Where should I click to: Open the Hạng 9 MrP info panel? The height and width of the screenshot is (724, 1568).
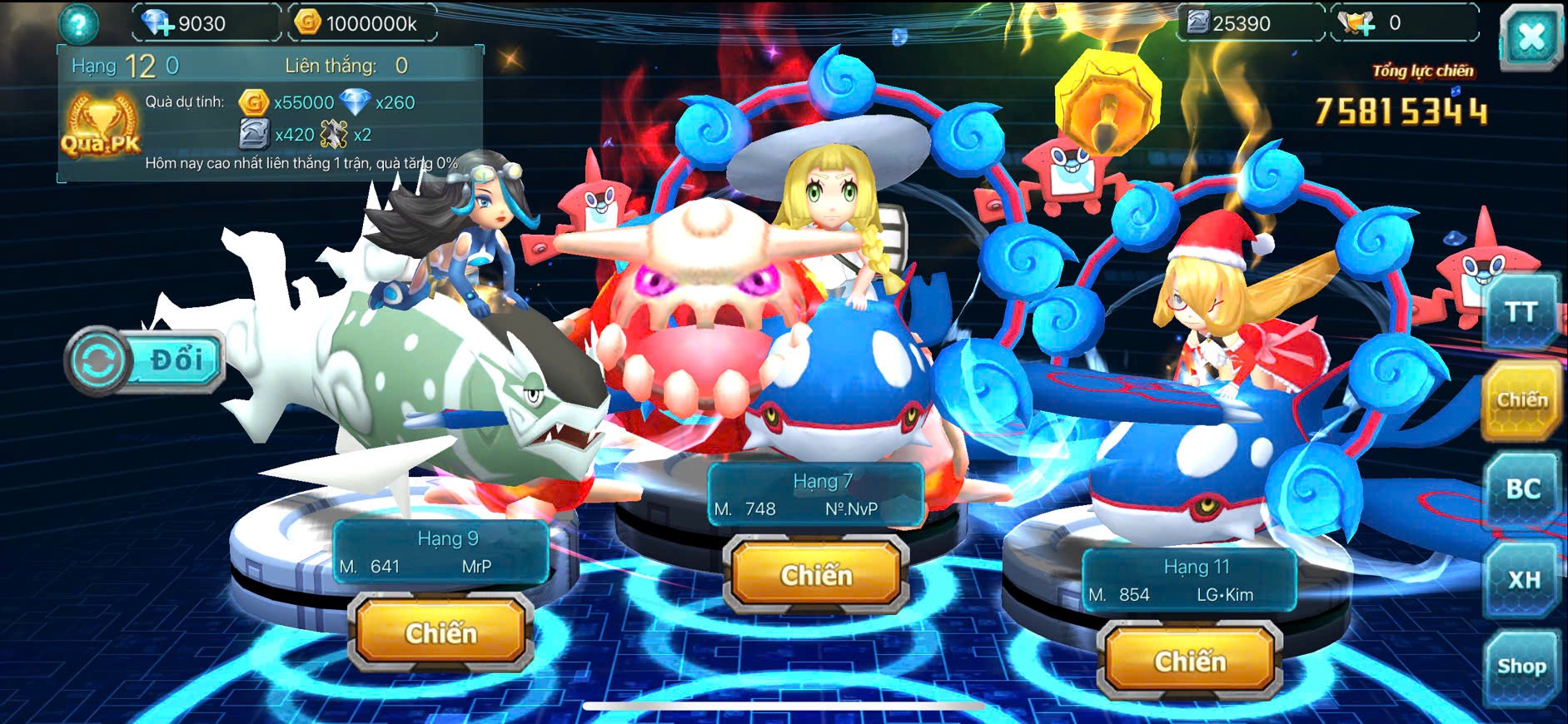(x=441, y=553)
